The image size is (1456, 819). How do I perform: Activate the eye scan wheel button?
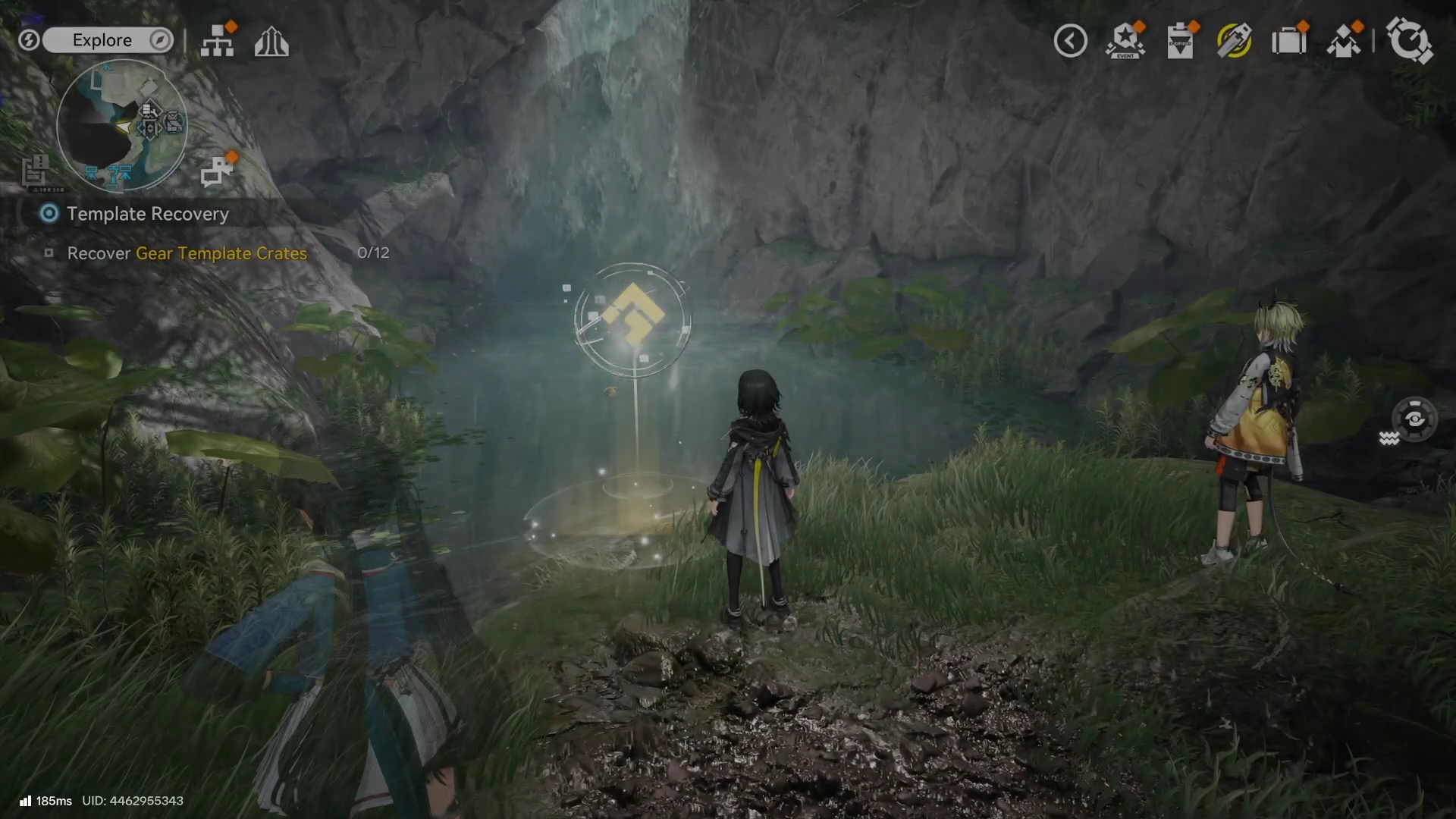pyautogui.click(x=1414, y=419)
